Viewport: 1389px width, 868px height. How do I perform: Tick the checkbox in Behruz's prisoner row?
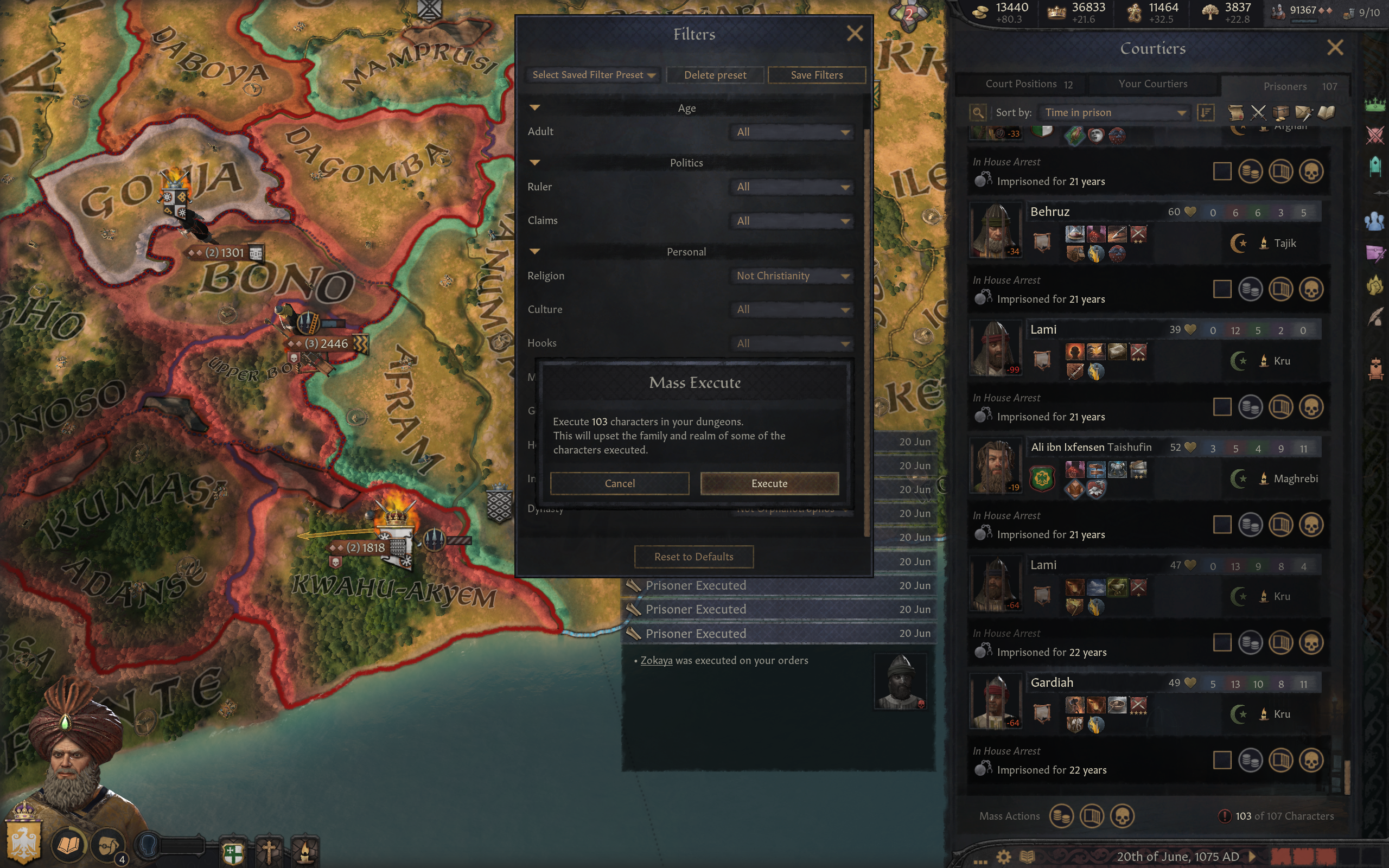(x=1222, y=289)
